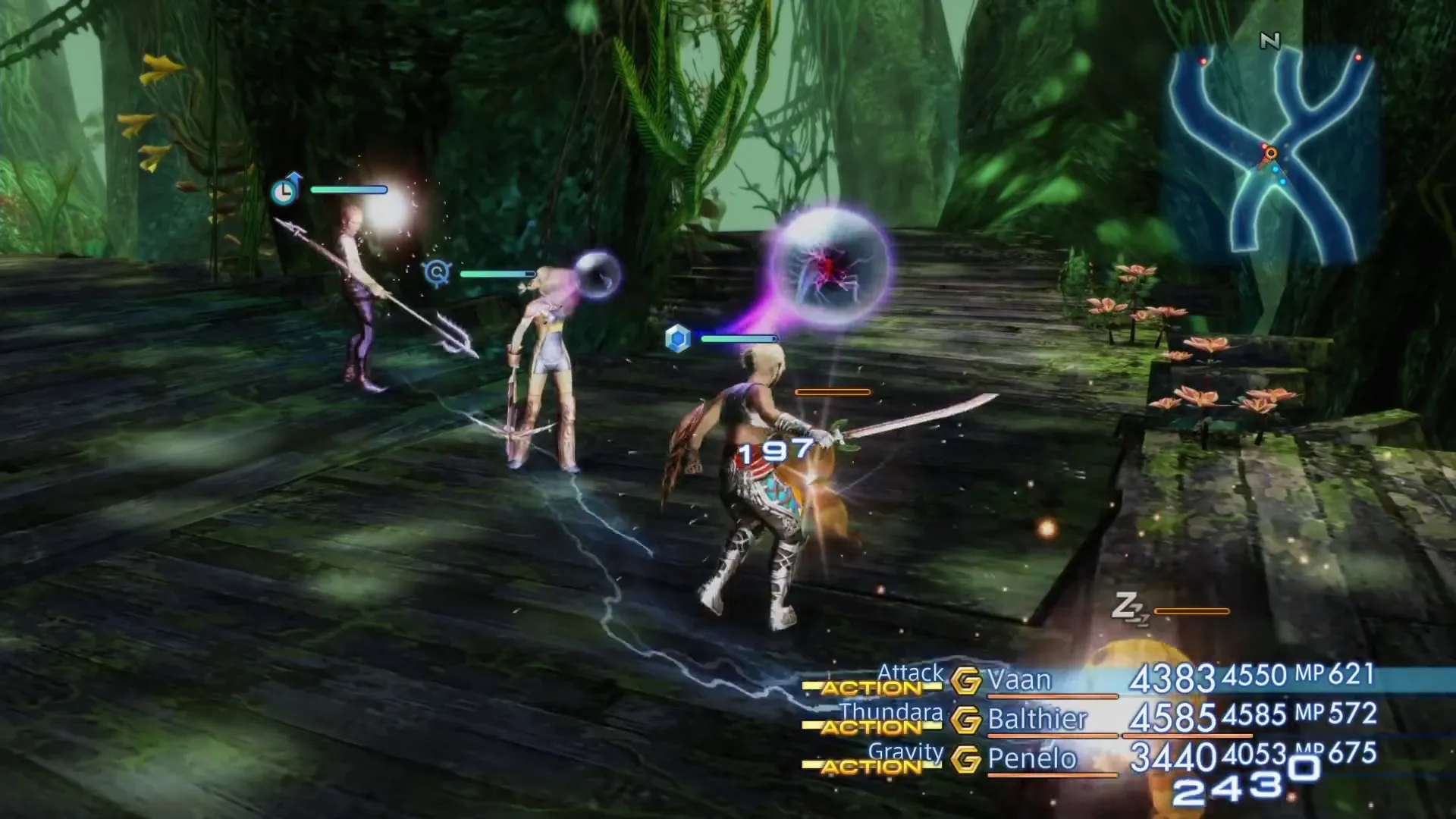Viewport: 1456px width, 819px height.
Task: Click Penelo's Gravity action label
Action: tap(905, 752)
